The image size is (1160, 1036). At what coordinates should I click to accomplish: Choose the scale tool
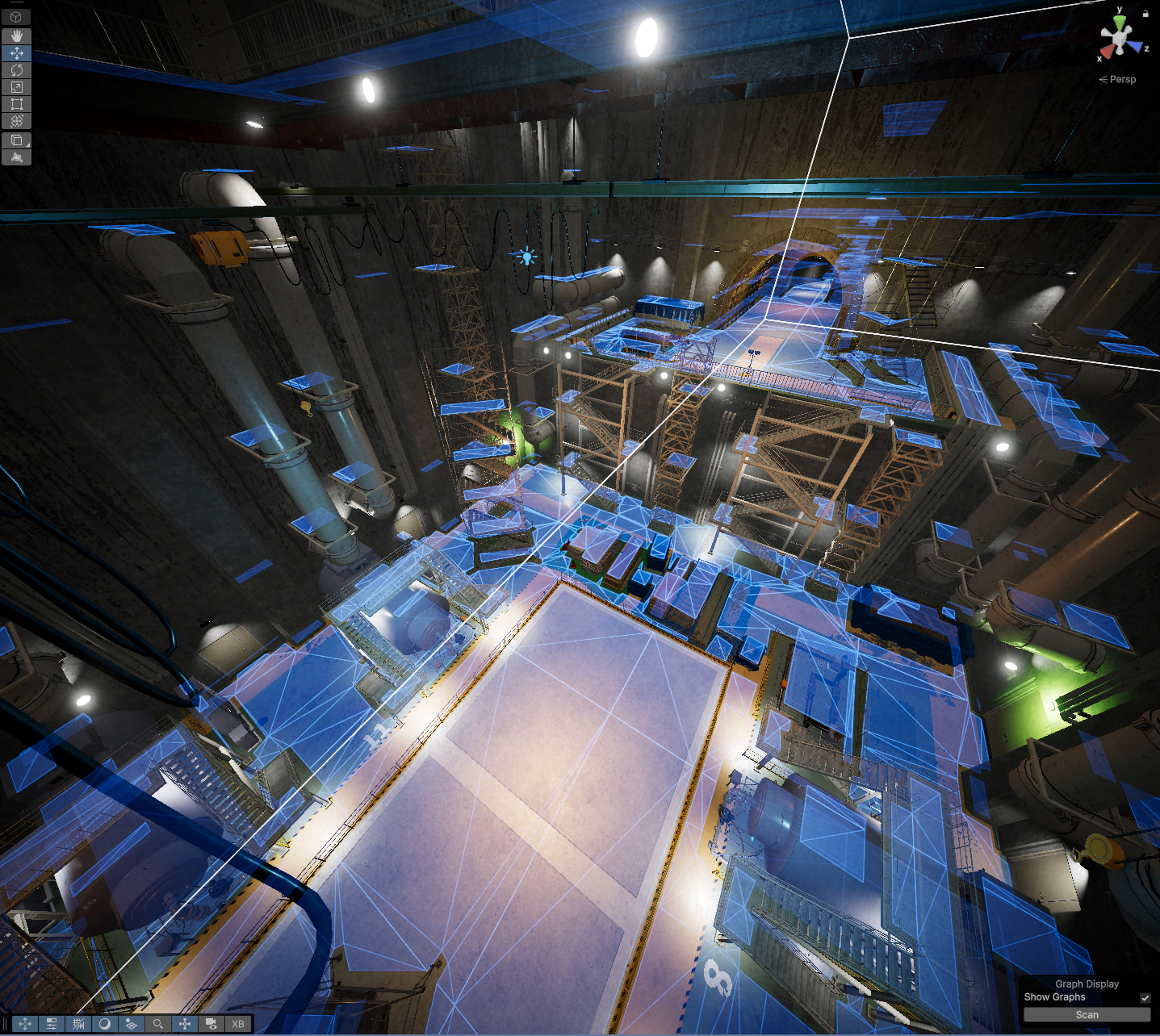pos(16,87)
